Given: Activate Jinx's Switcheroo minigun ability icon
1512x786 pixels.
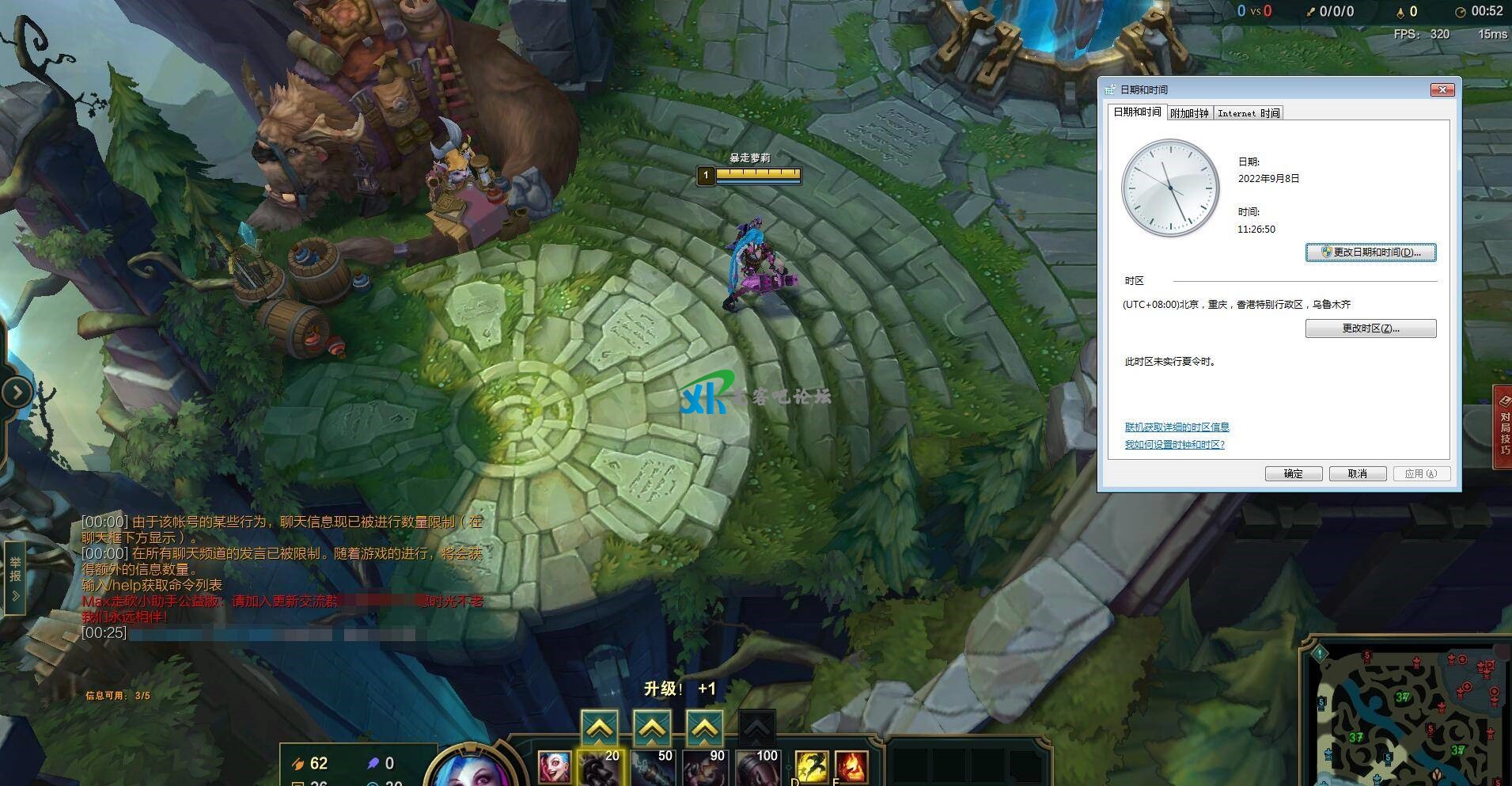Looking at the screenshot, I should coord(599,768).
